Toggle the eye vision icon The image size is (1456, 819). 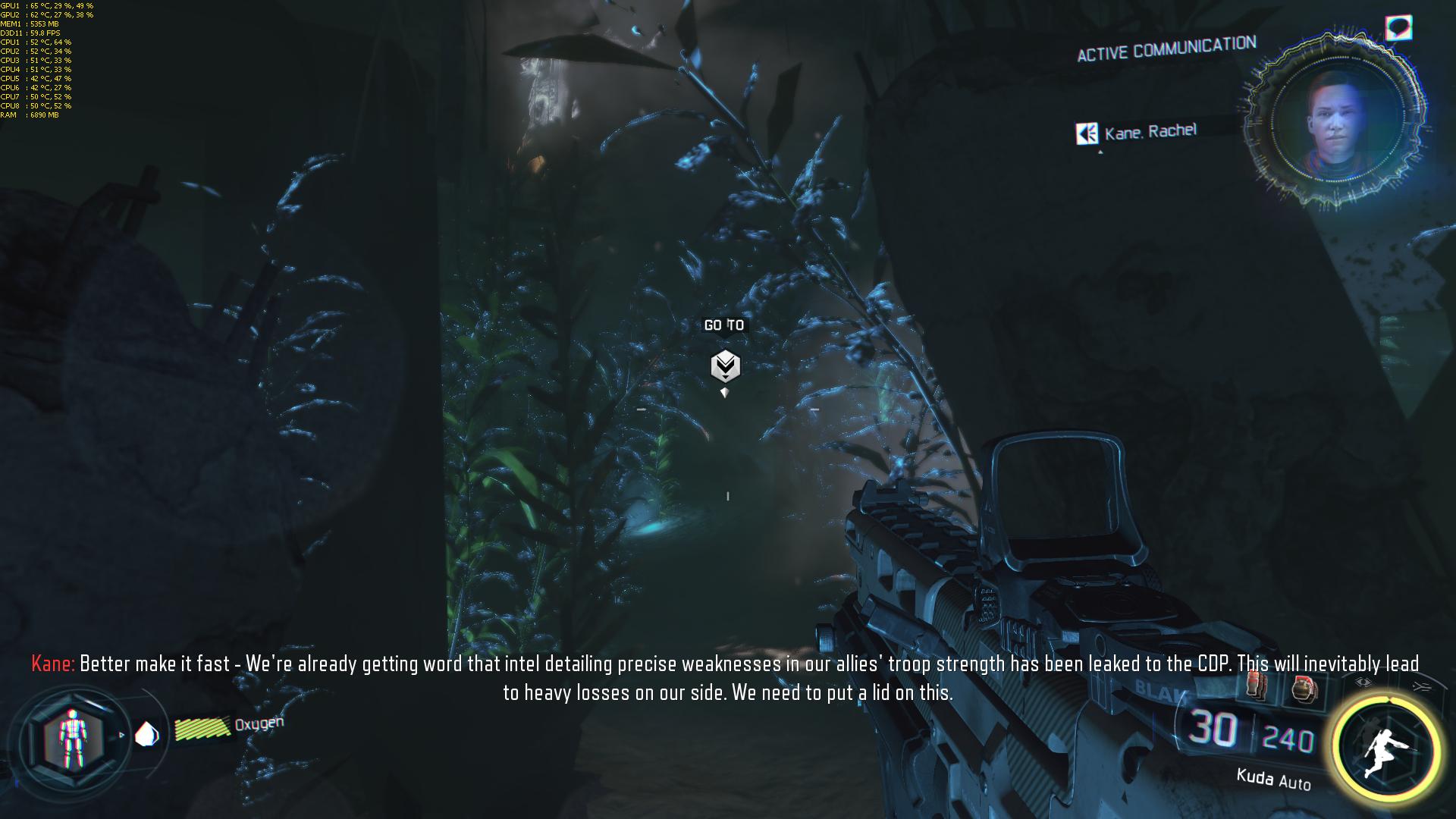1363,683
